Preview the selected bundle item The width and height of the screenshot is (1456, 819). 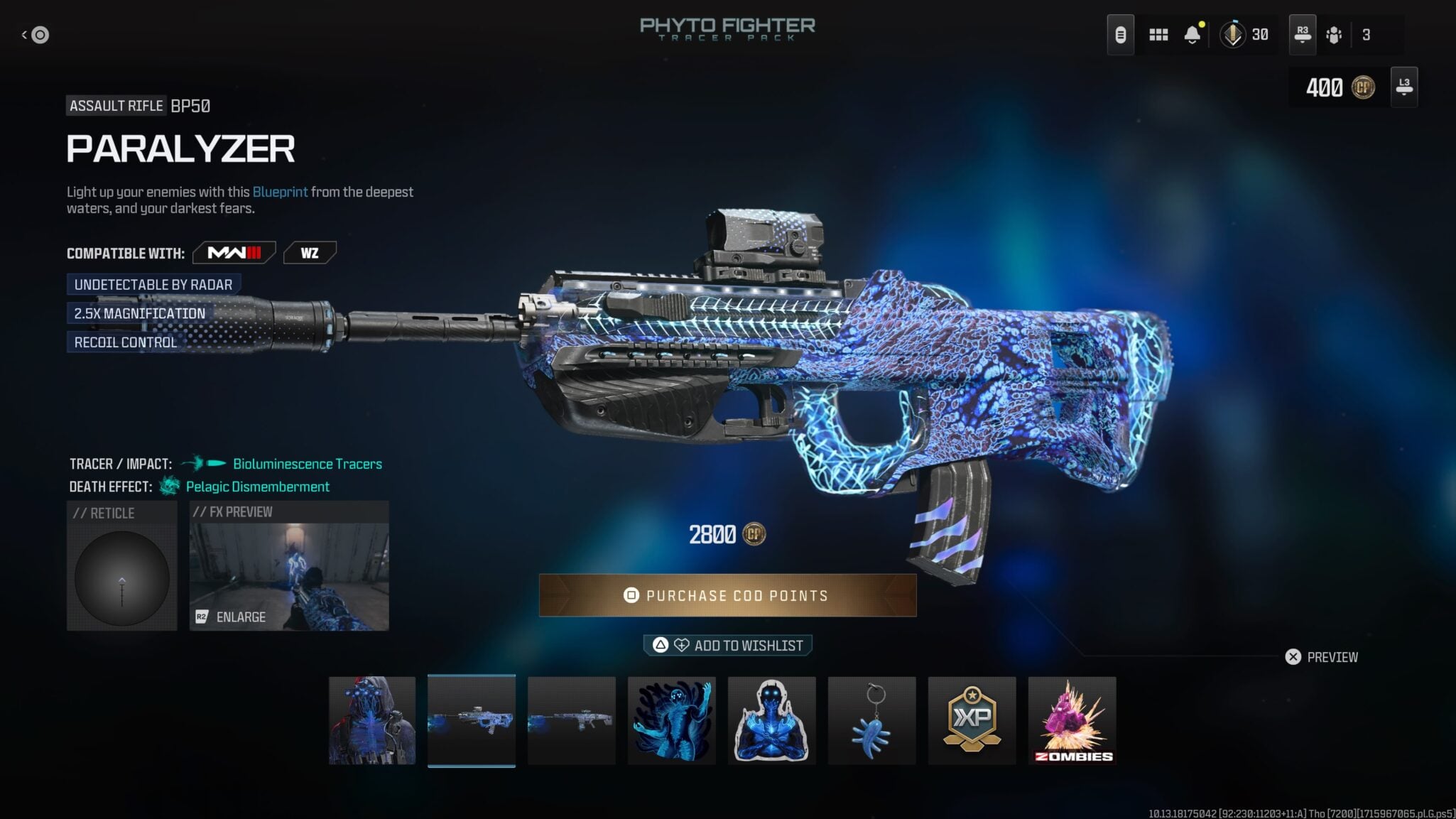click(x=1322, y=657)
